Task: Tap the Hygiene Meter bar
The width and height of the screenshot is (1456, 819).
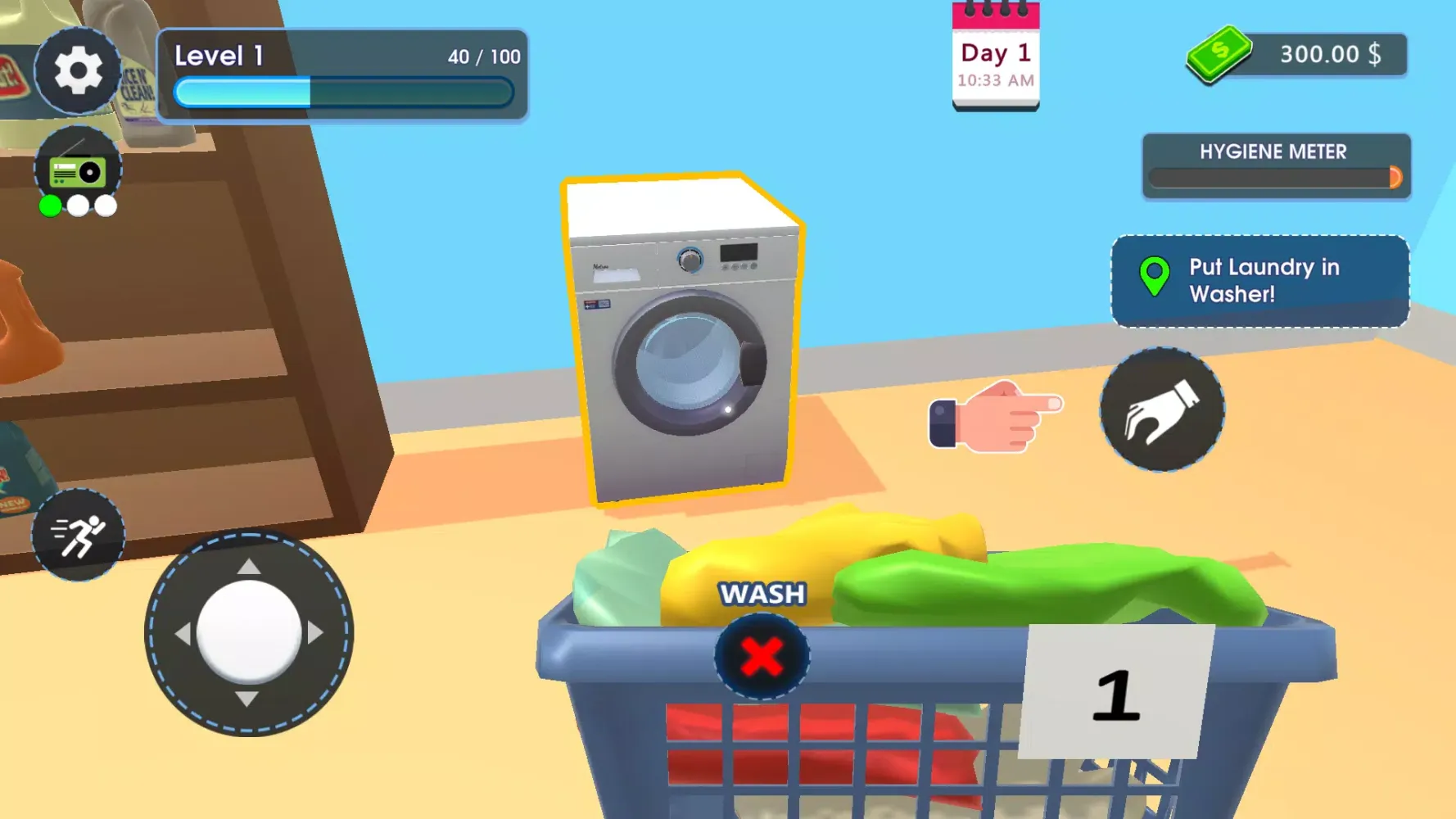Action: (1274, 175)
